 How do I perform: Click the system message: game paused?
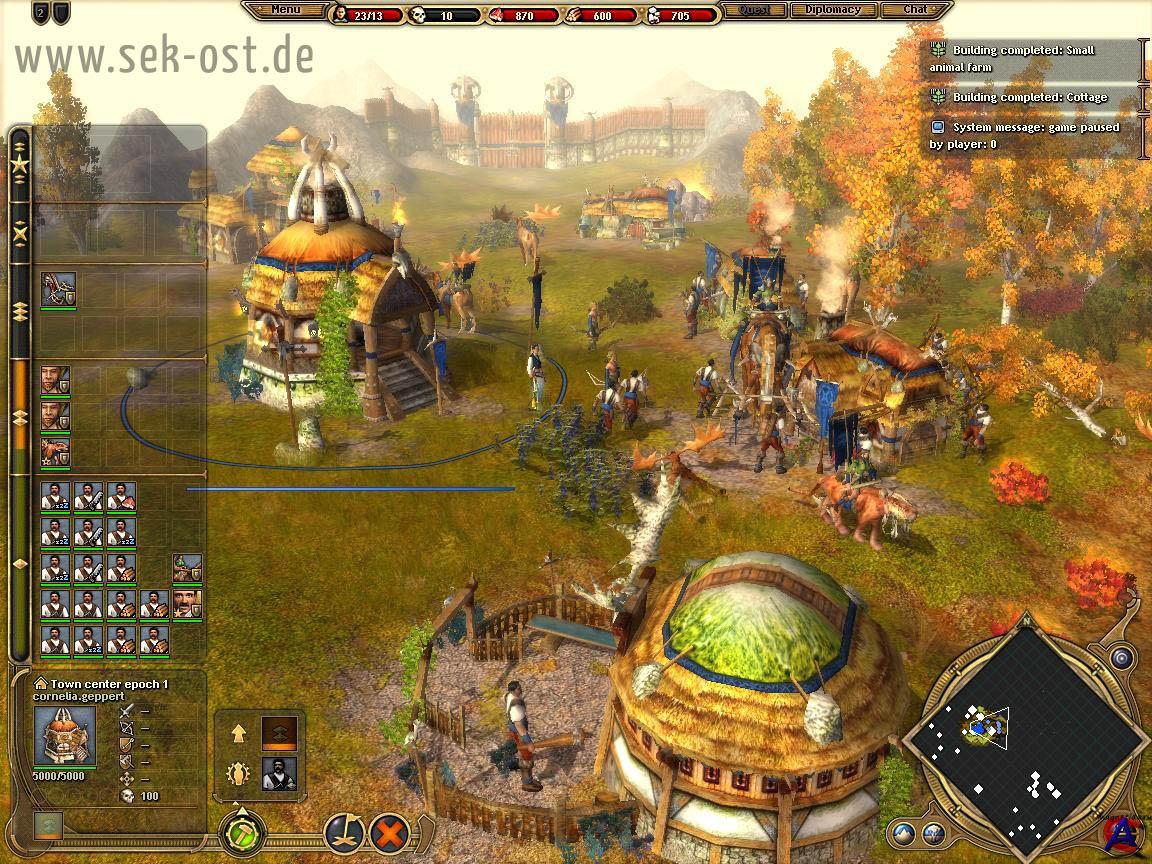coord(1034,135)
